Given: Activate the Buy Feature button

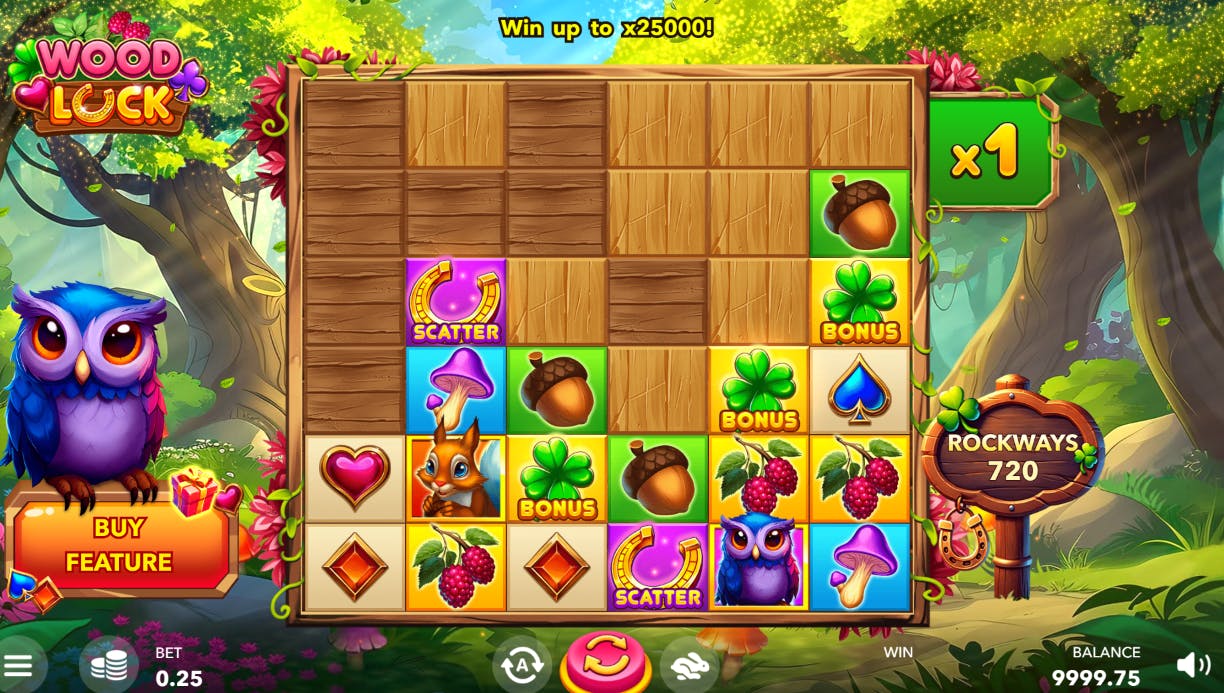Looking at the screenshot, I should [x=119, y=544].
